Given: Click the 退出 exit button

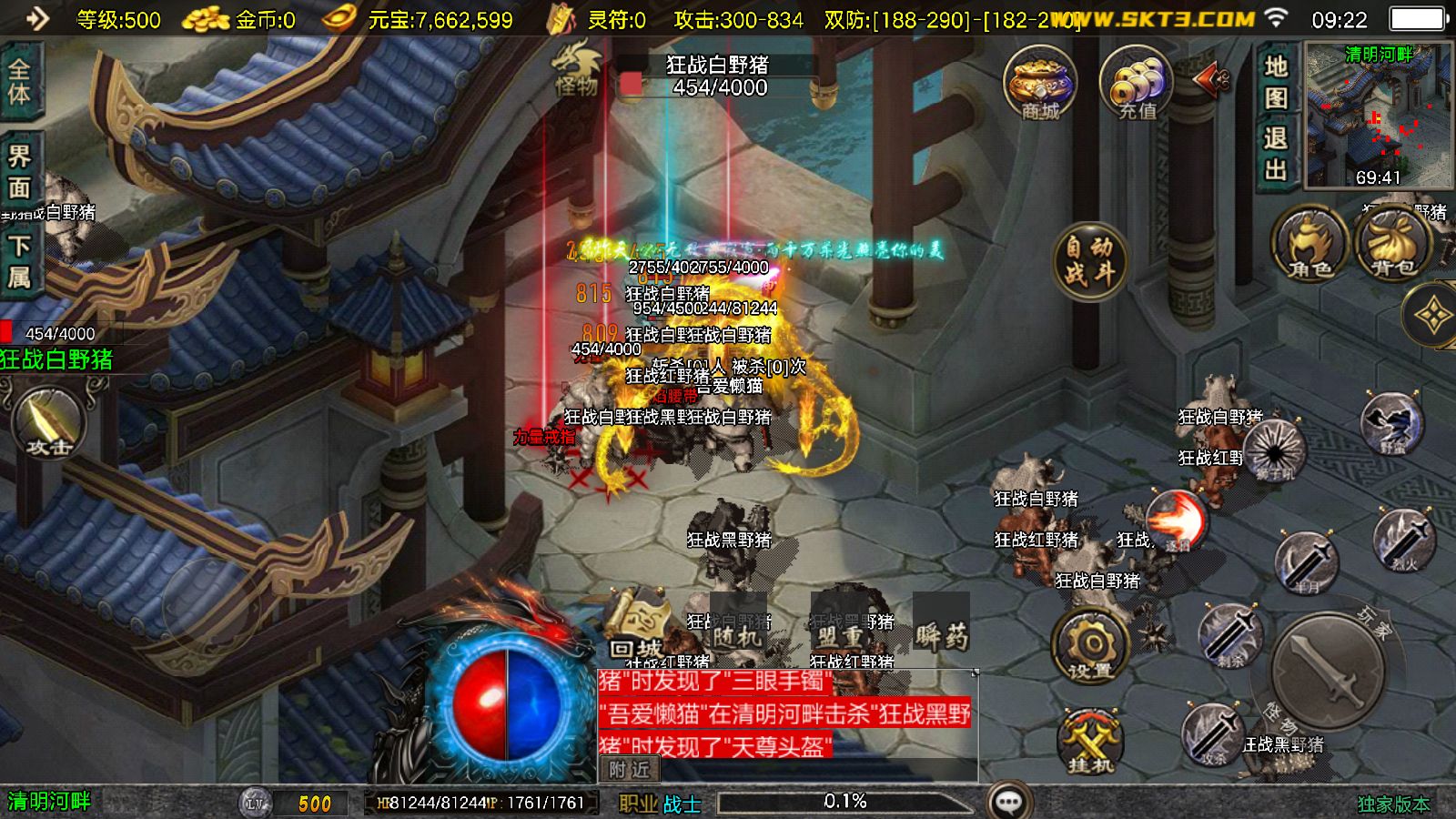Looking at the screenshot, I should click(1276, 153).
